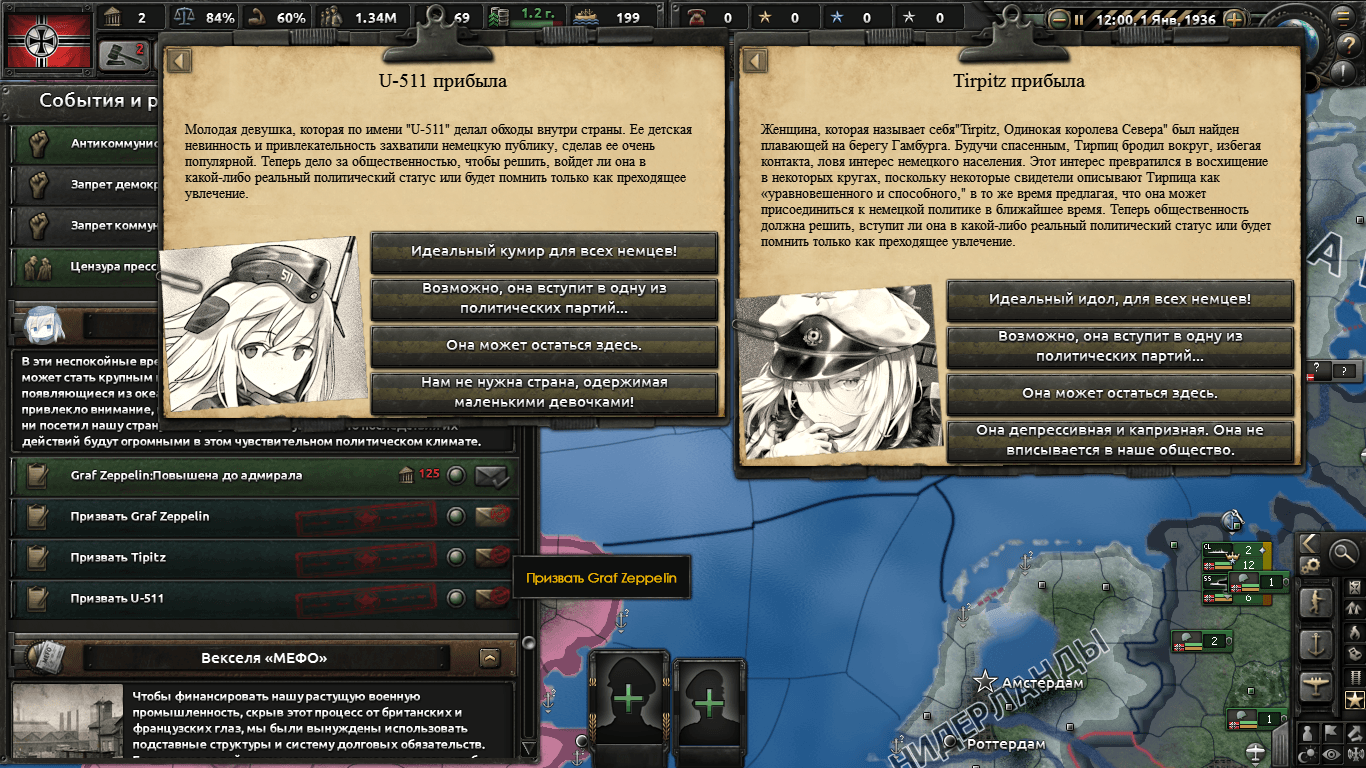Pick "Она депрессивная и капризная" Tirpitz option
Image resolution: width=1366 pixels, height=768 pixels.
1120,440
